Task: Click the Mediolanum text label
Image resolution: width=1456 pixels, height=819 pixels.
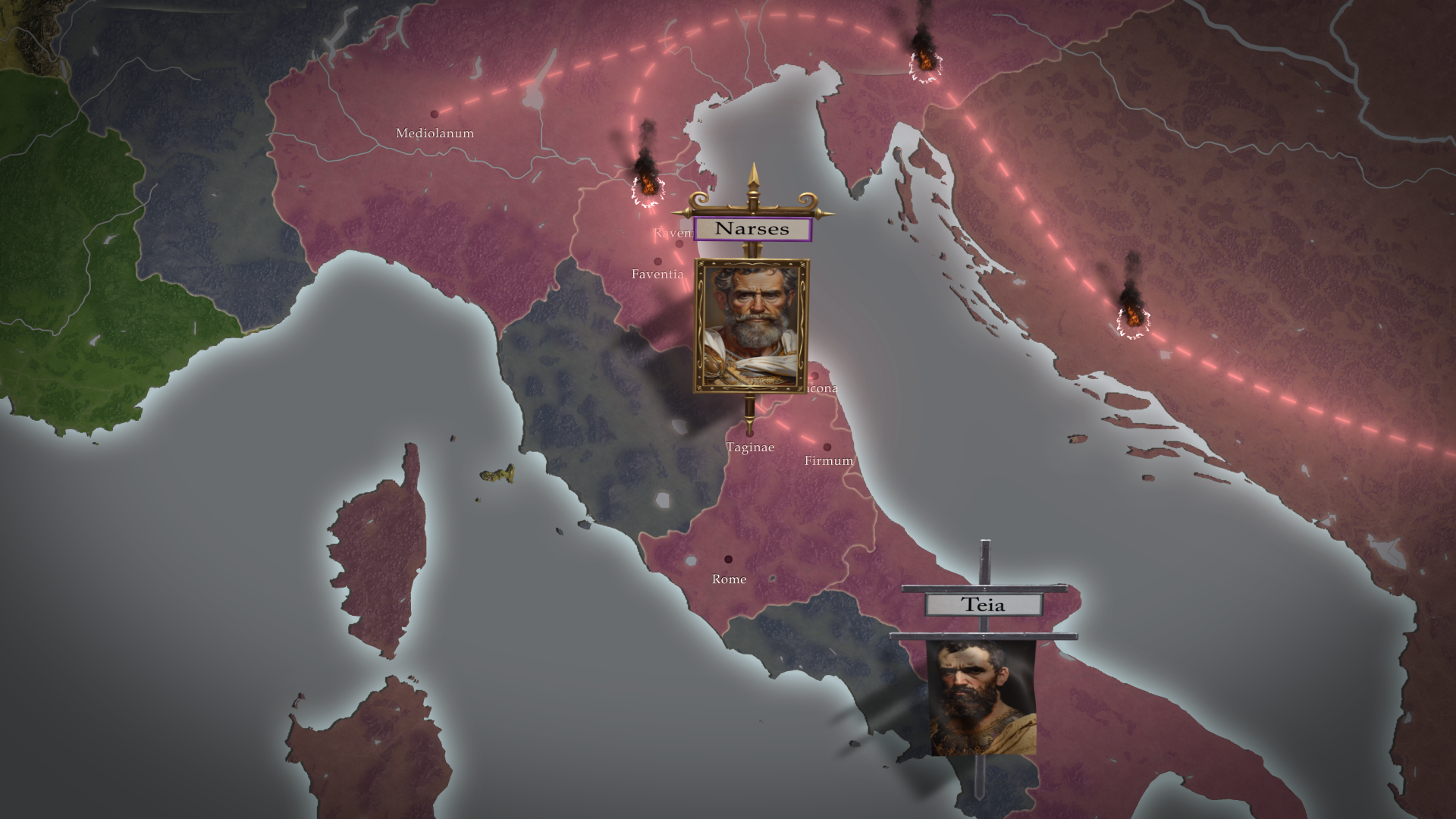Action: click(435, 133)
